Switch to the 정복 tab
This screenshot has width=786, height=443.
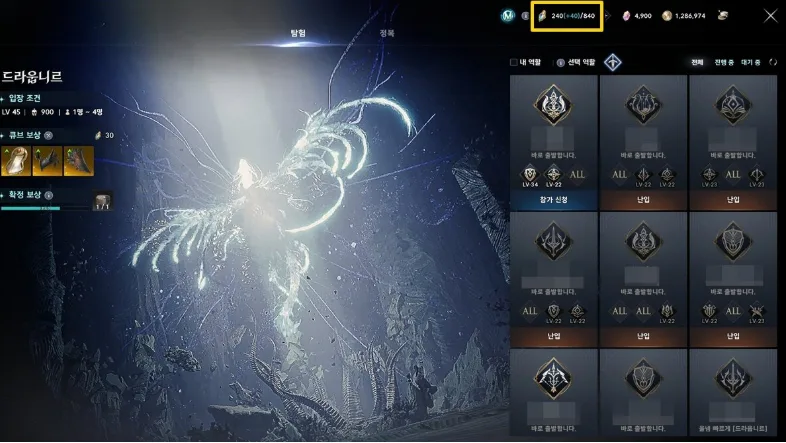387,33
